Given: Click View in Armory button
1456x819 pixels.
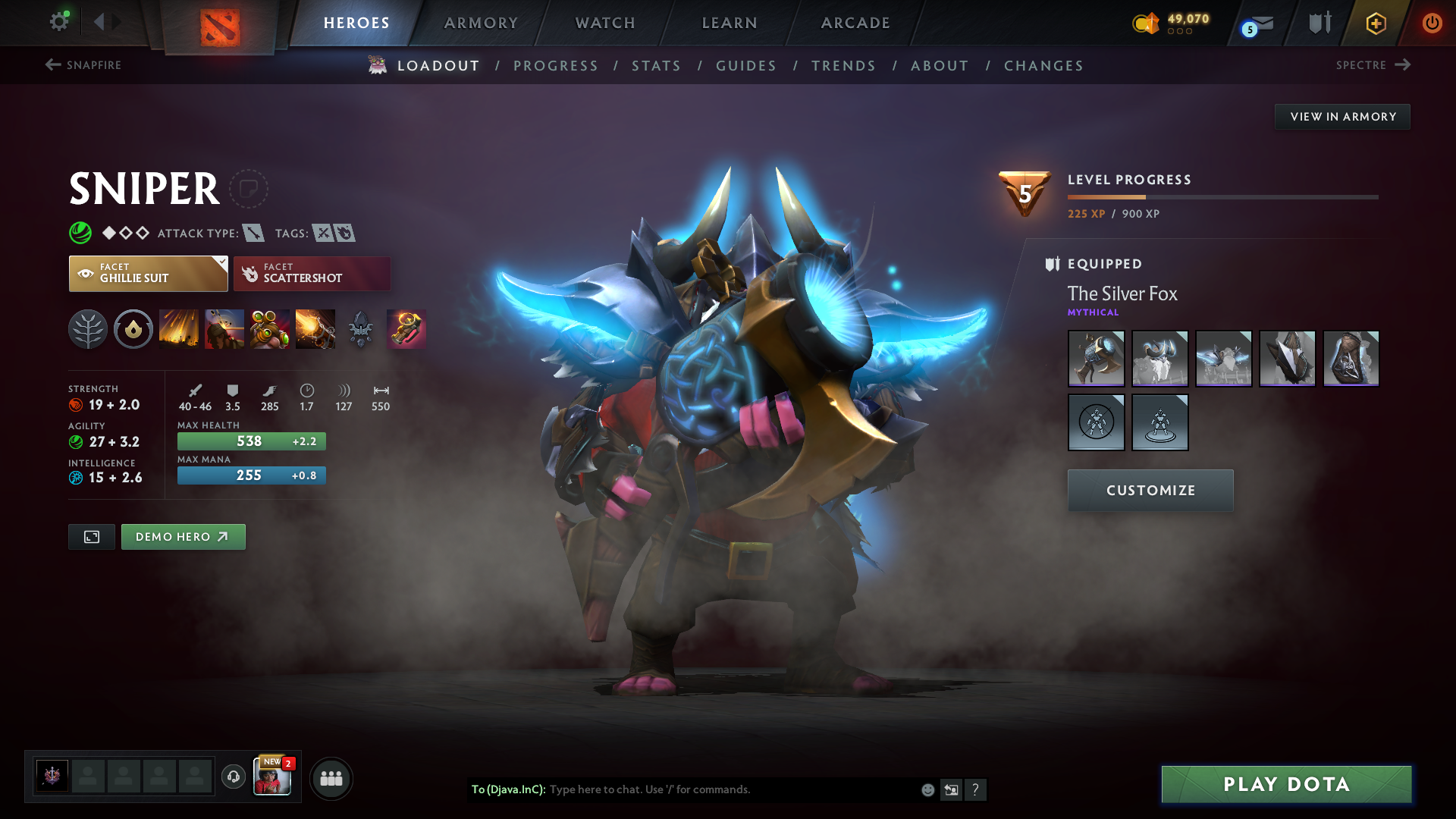Looking at the screenshot, I should (1342, 117).
